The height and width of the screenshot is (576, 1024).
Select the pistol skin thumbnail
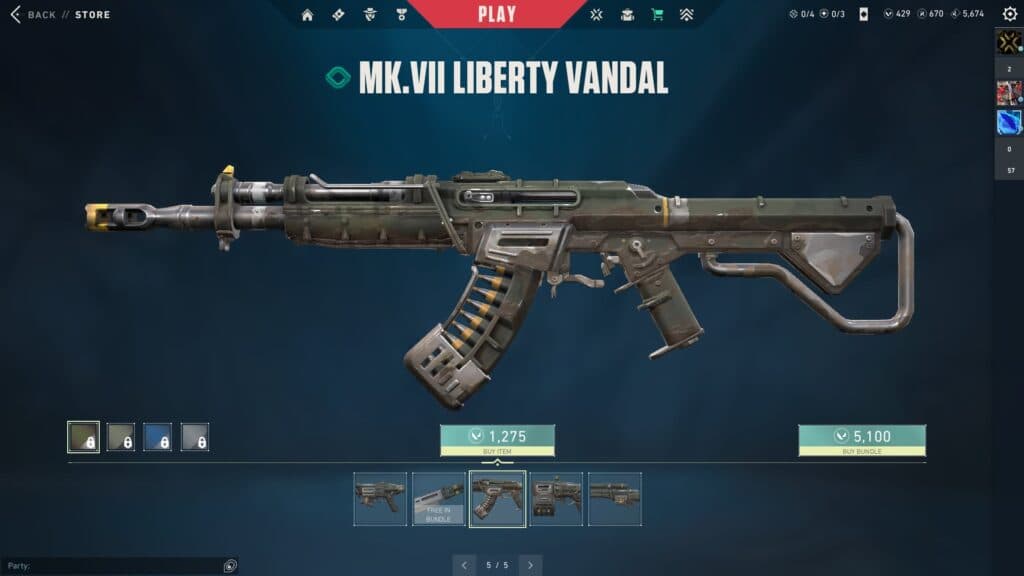[x=380, y=498]
